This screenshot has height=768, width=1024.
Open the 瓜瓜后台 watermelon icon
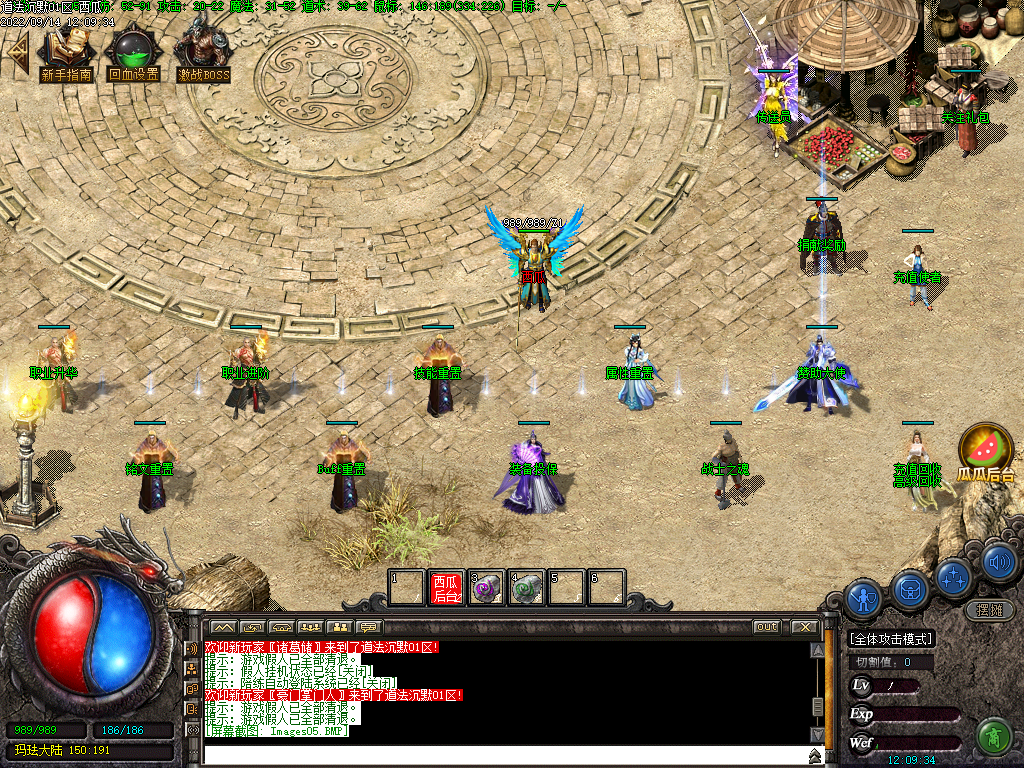[985, 449]
